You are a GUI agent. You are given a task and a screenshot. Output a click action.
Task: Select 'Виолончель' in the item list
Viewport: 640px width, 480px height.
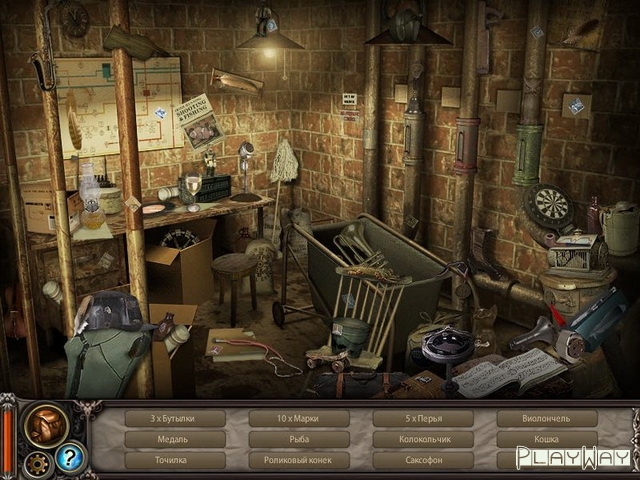click(x=546, y=418)
